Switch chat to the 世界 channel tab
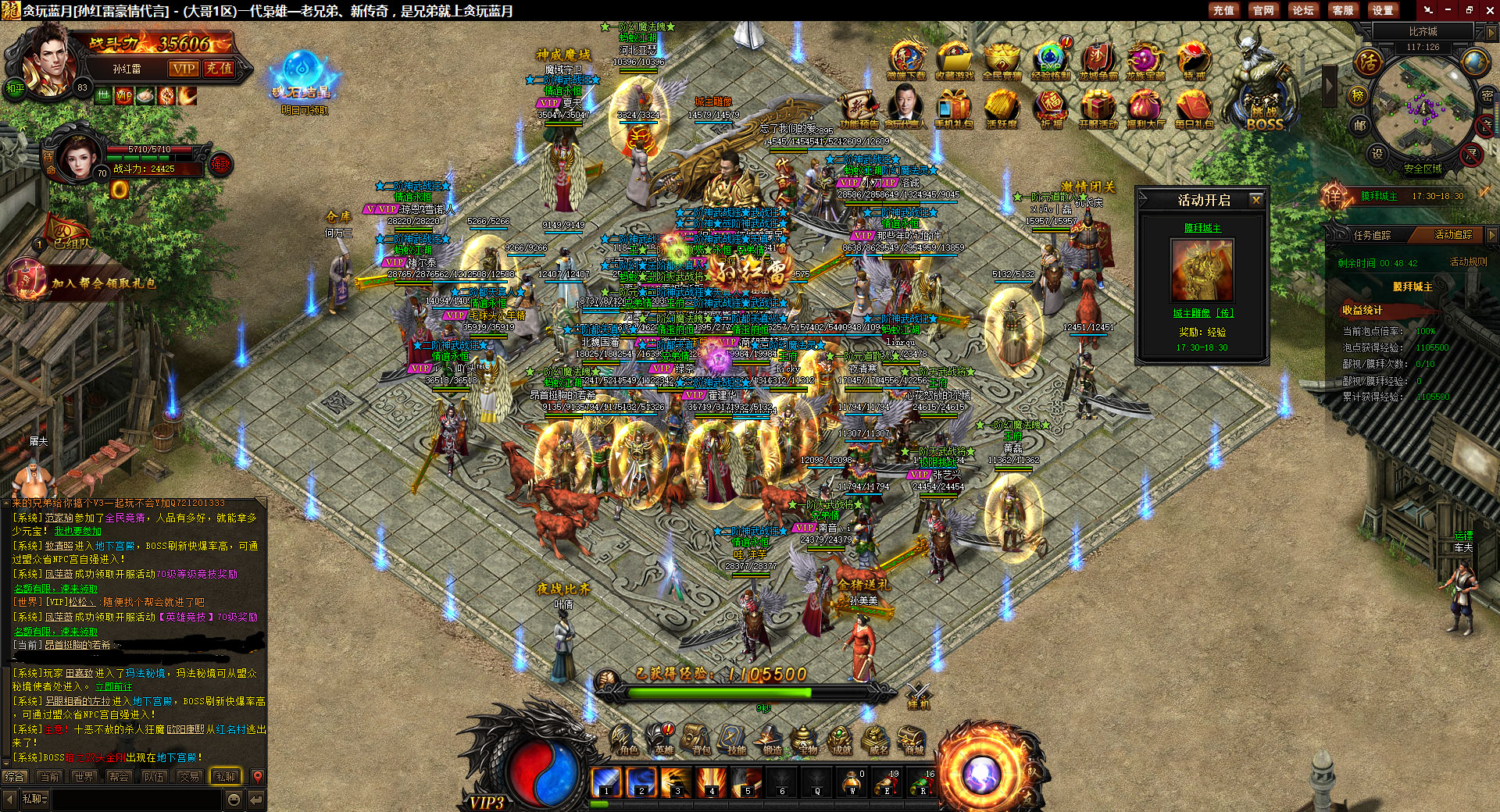Screen dimensions: 1500x812 (x=84, y=777)
